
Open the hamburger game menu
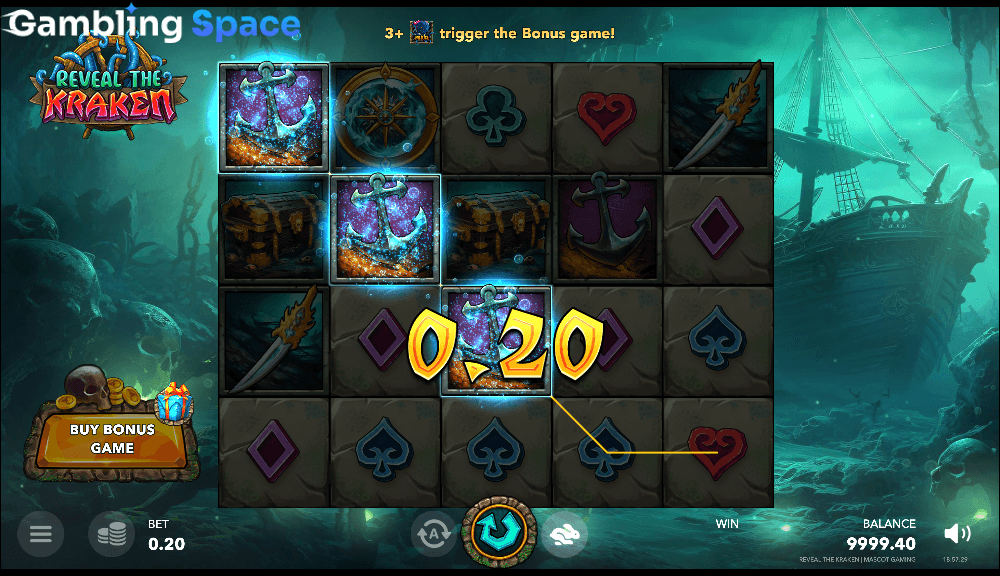click(x=40, y=534)
